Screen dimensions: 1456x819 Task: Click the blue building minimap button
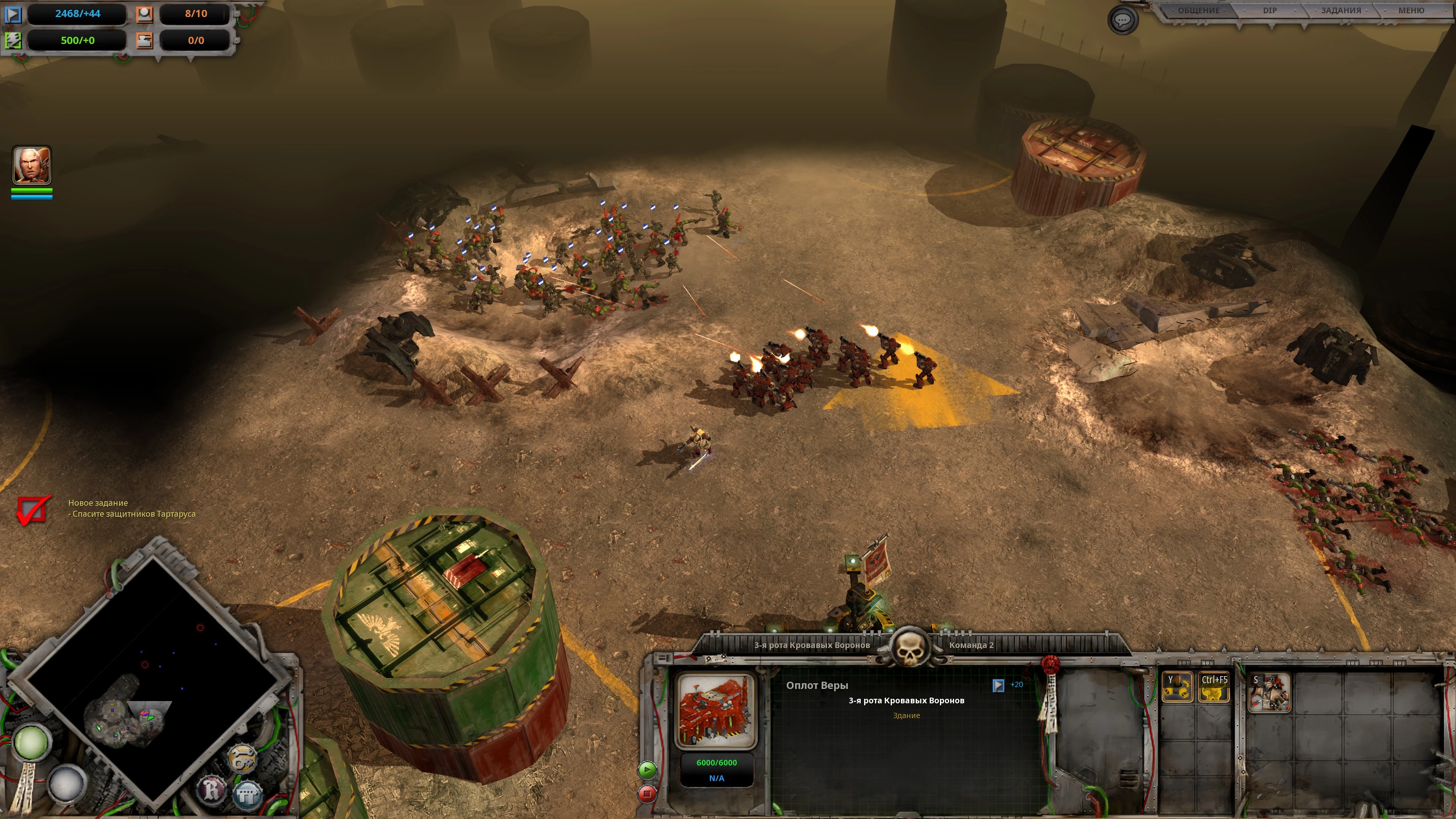pos(247,794)
